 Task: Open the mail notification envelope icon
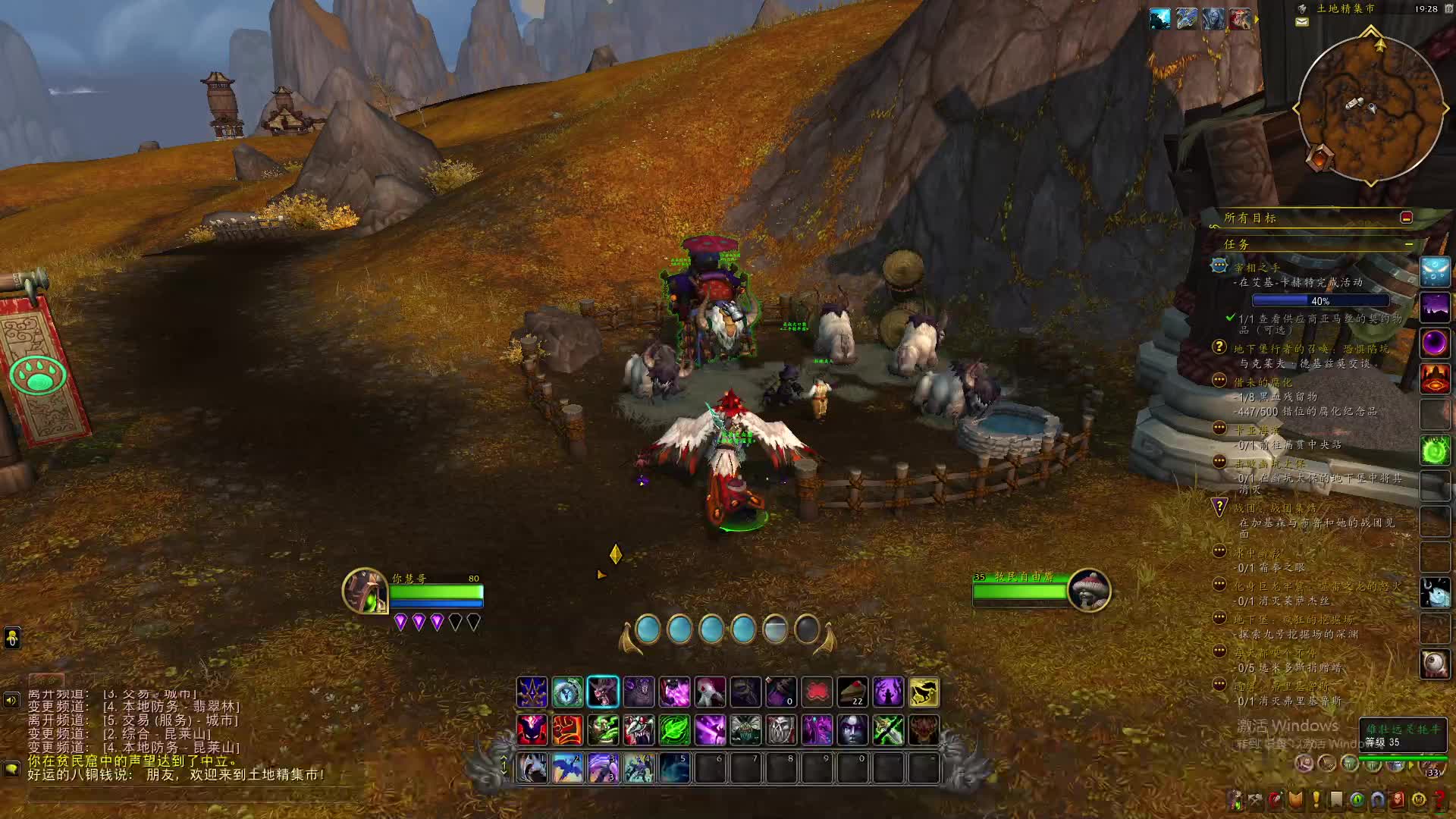coord(1301,22)
